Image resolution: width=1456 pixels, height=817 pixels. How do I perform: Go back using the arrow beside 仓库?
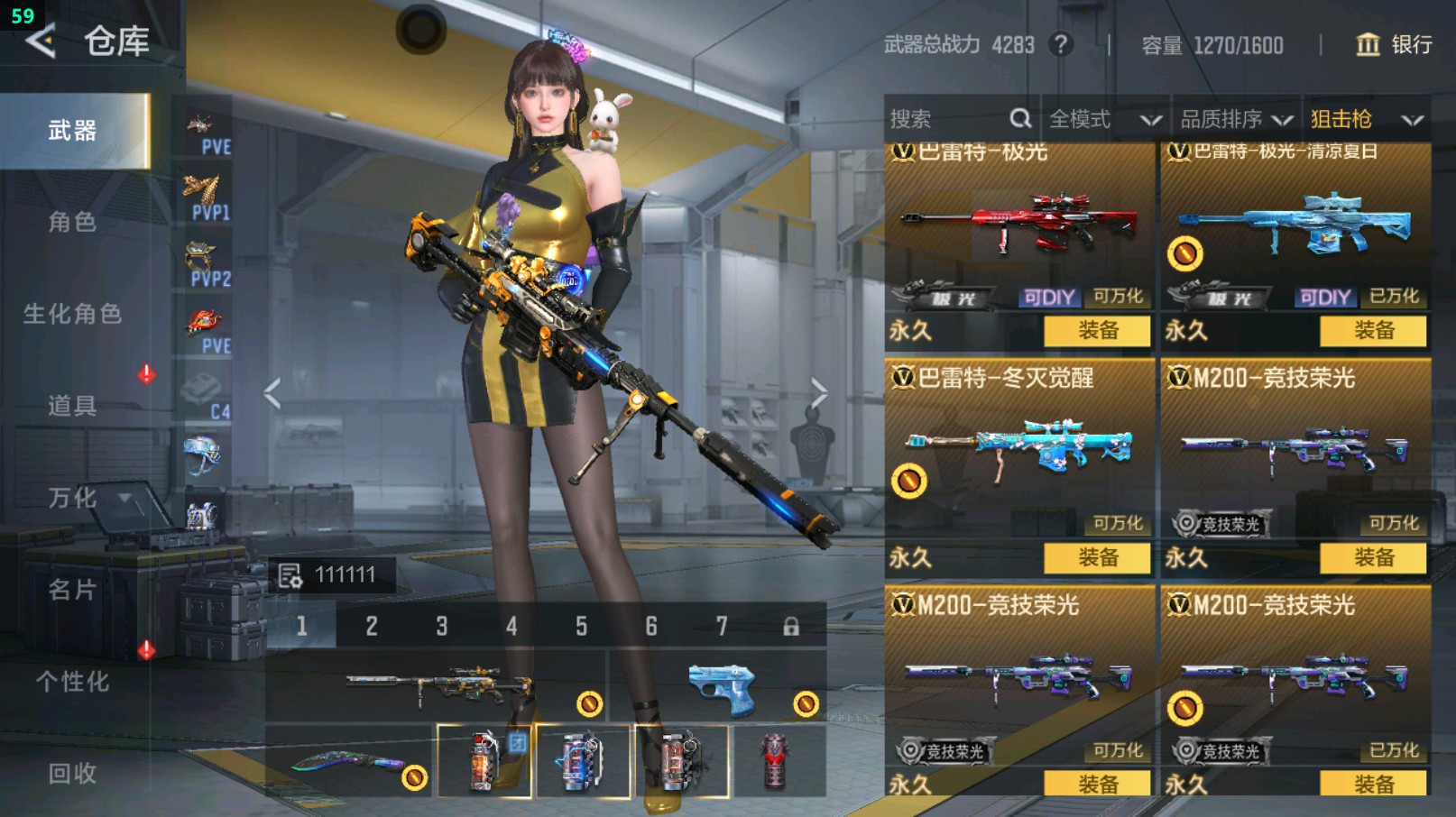click(x=41, y=41)
